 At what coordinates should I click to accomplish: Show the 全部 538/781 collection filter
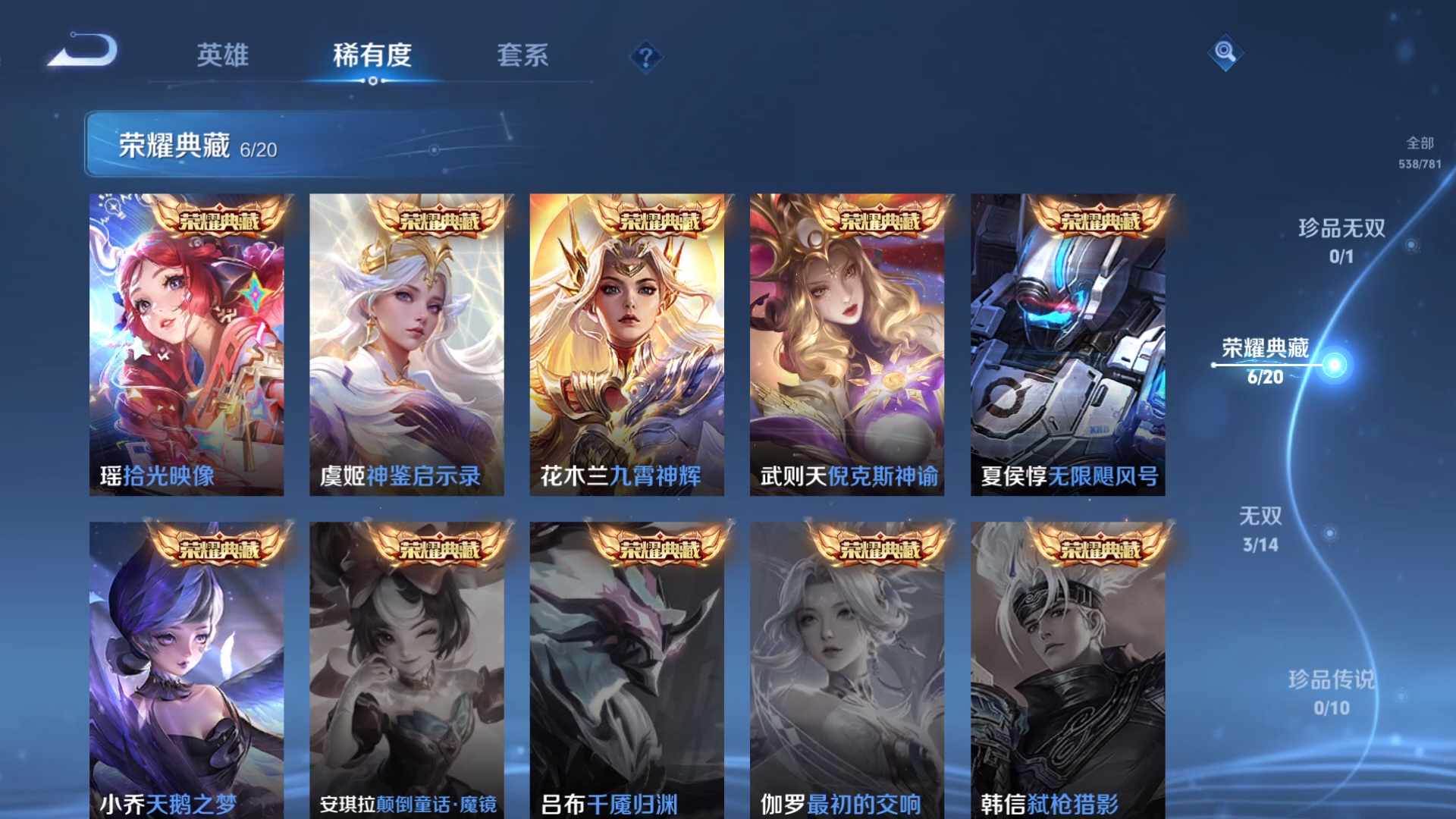coord(1420,152)
